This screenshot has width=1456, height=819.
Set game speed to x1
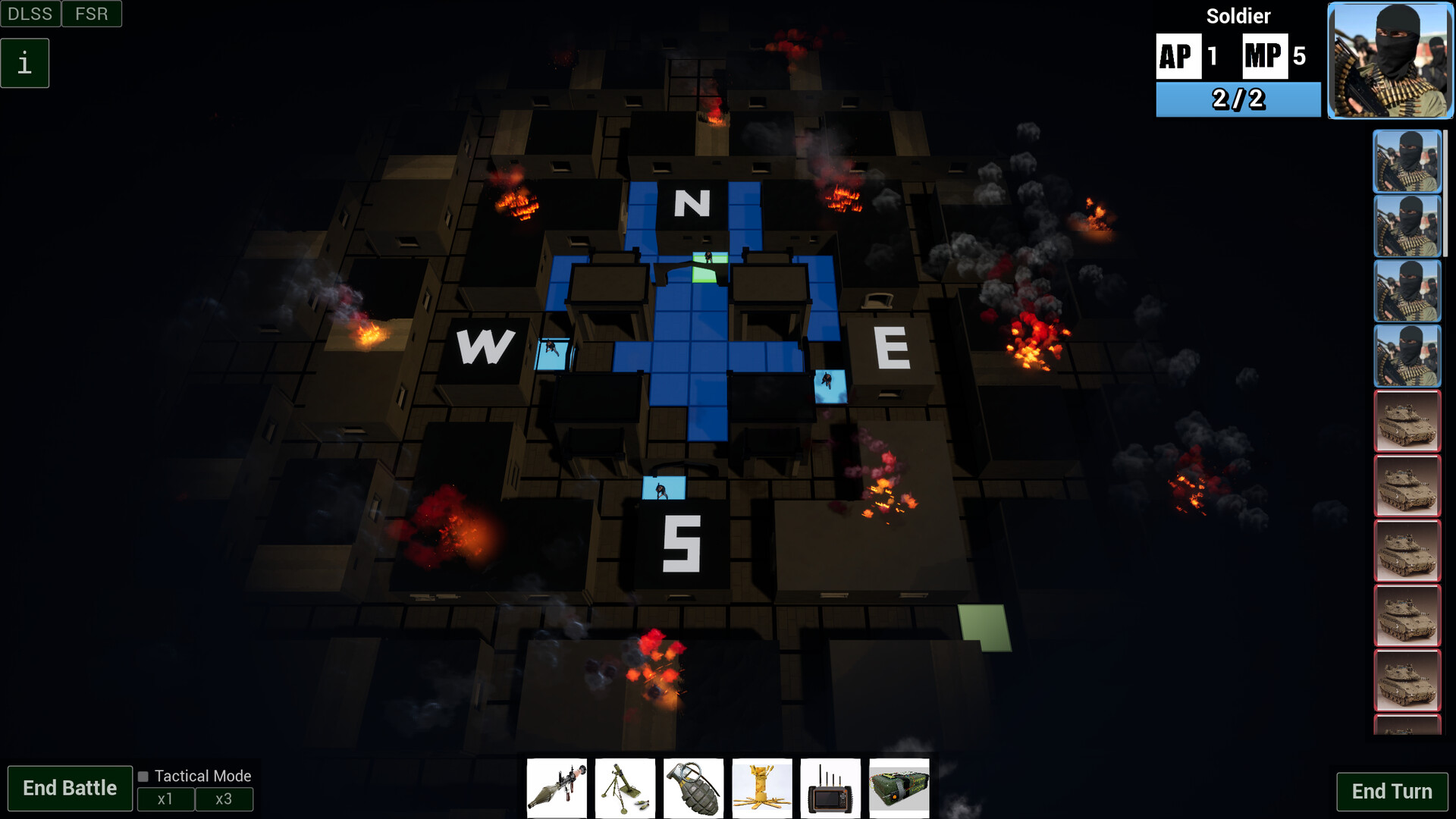[166, 799]
